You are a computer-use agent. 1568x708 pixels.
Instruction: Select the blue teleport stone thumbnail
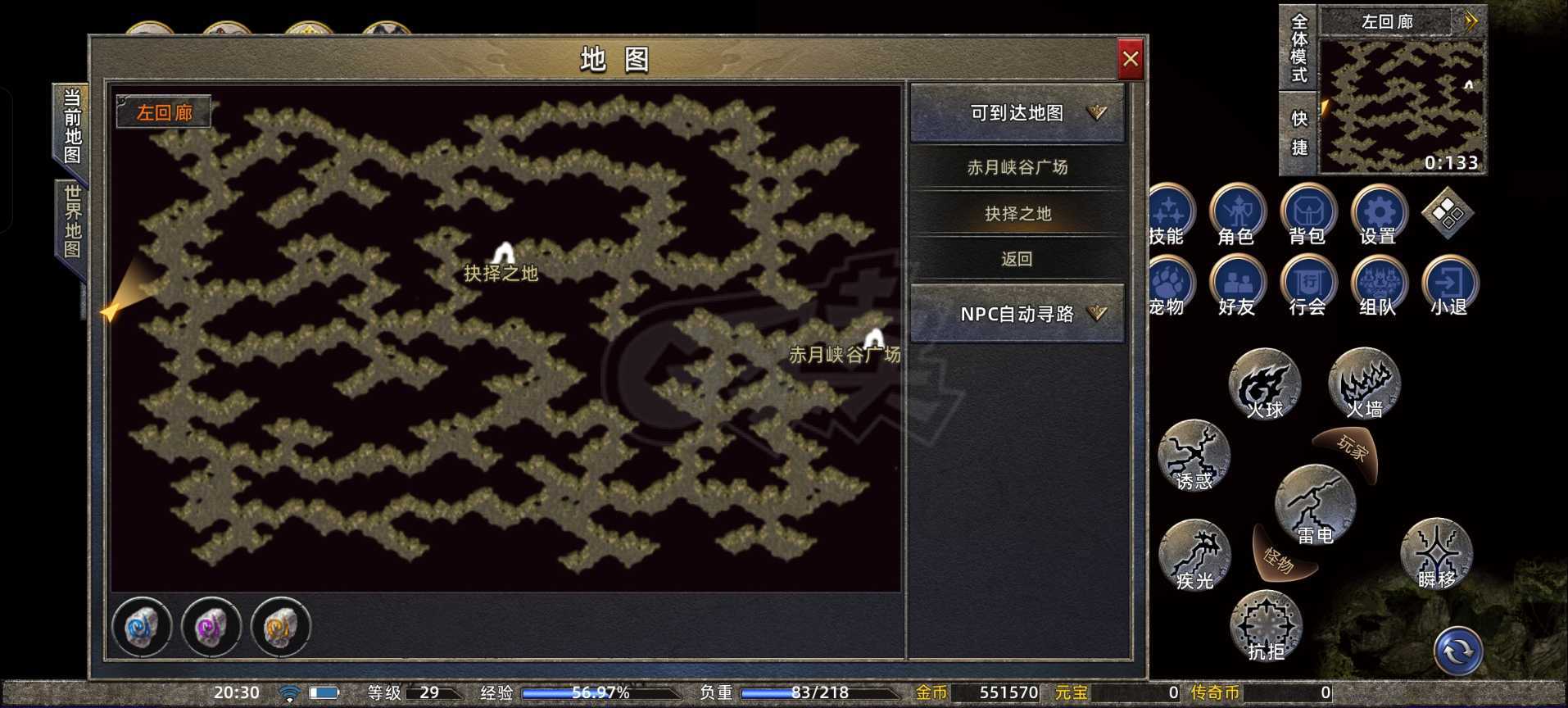143,627
